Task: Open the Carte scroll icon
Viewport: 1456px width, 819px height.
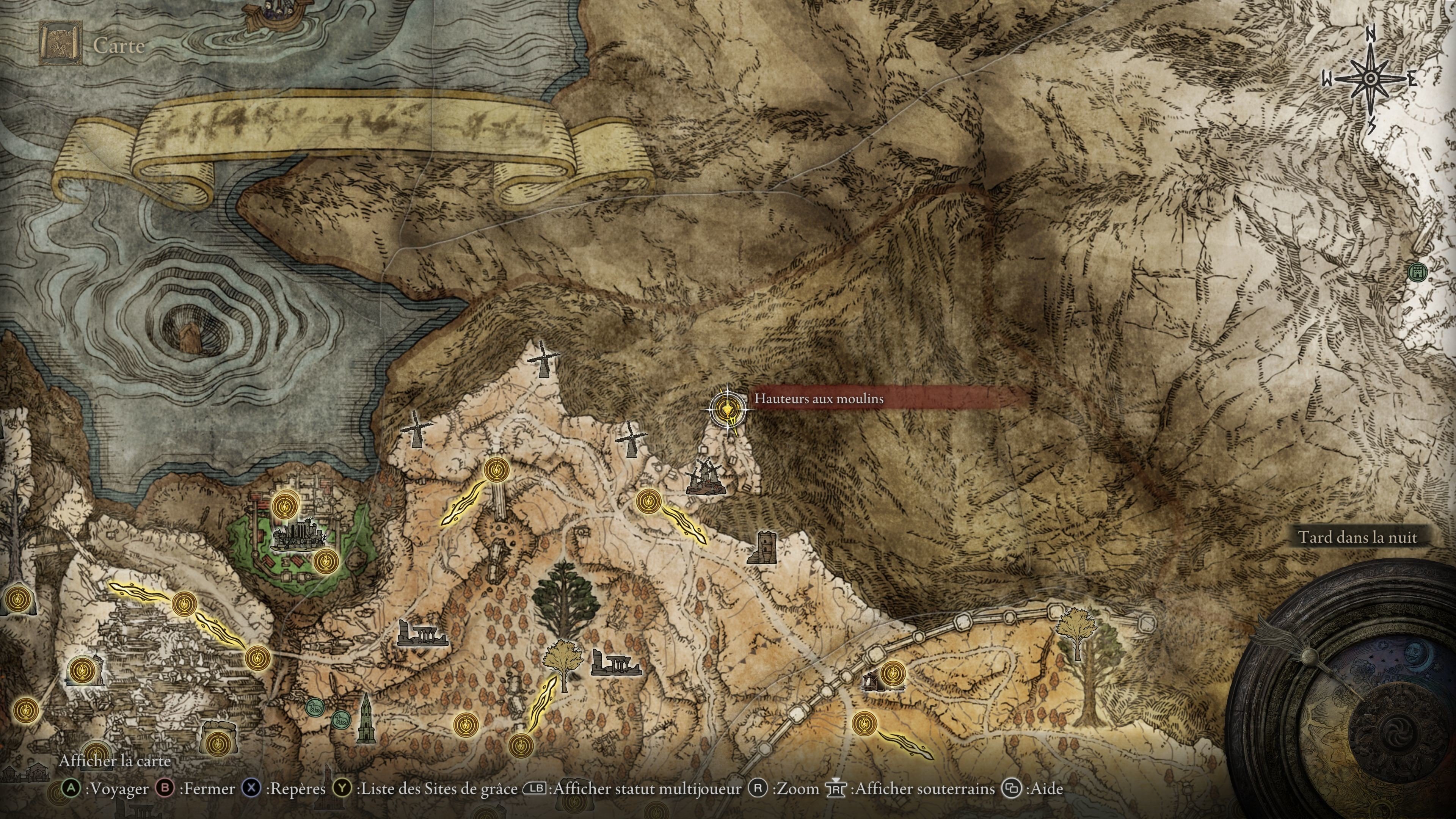Action: (61, 43)
